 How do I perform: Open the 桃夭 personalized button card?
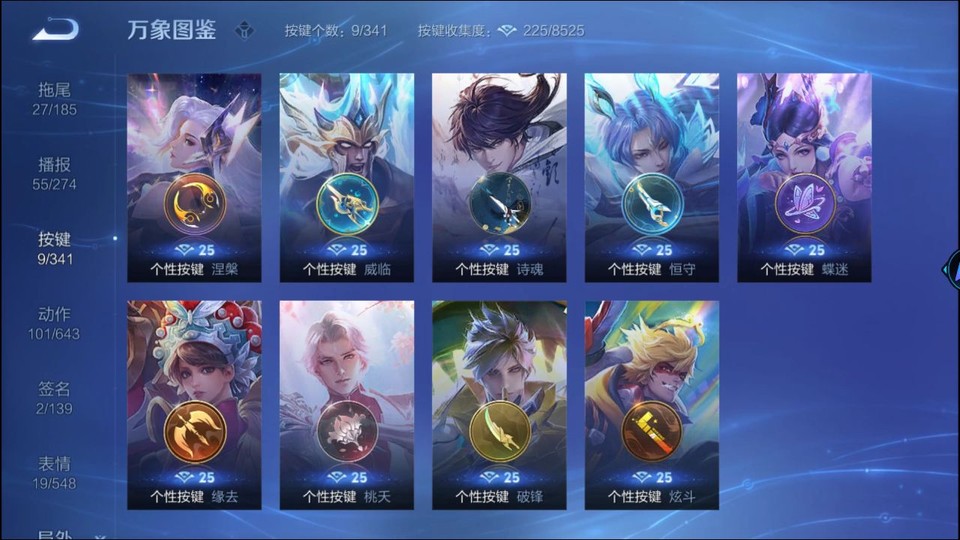[347, 405]
